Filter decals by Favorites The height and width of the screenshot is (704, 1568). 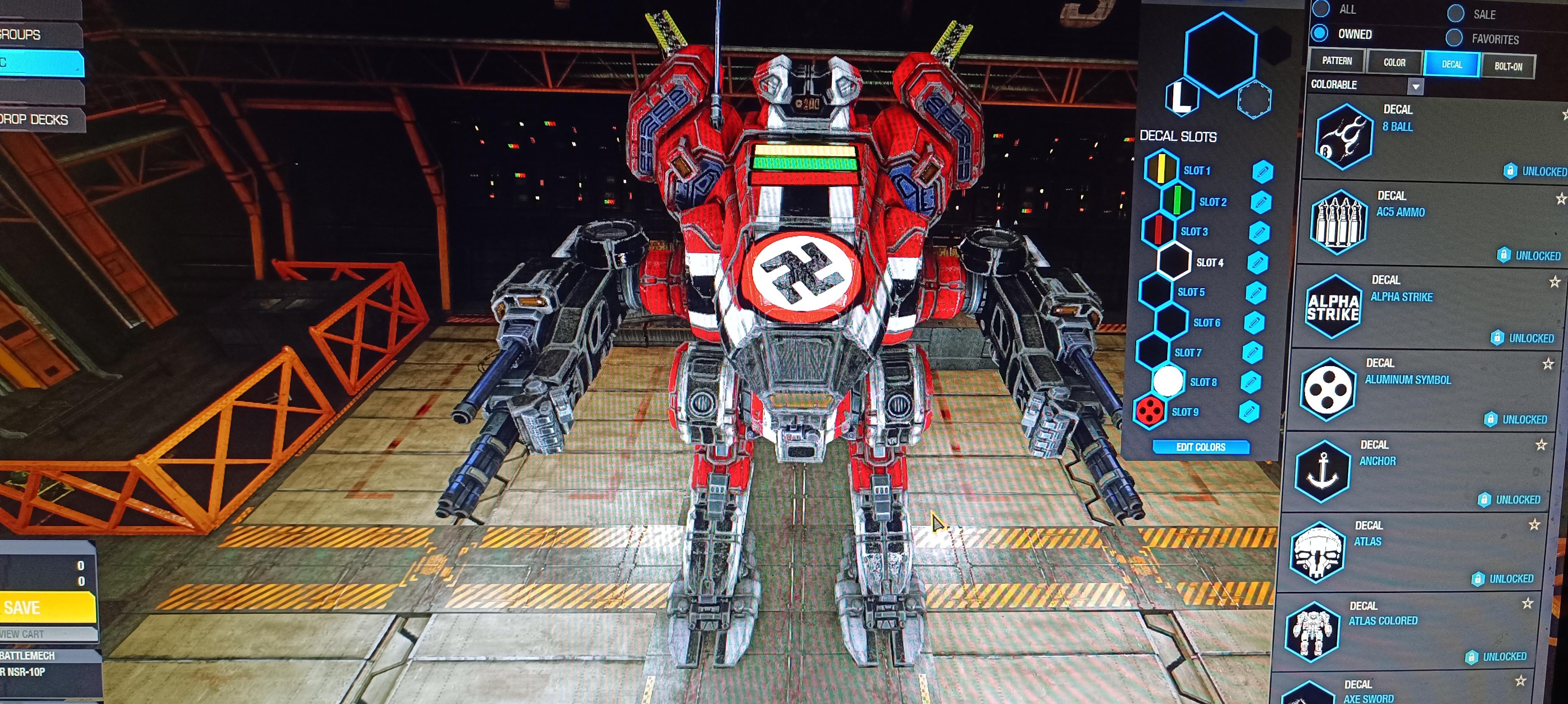pos(1454,38)
